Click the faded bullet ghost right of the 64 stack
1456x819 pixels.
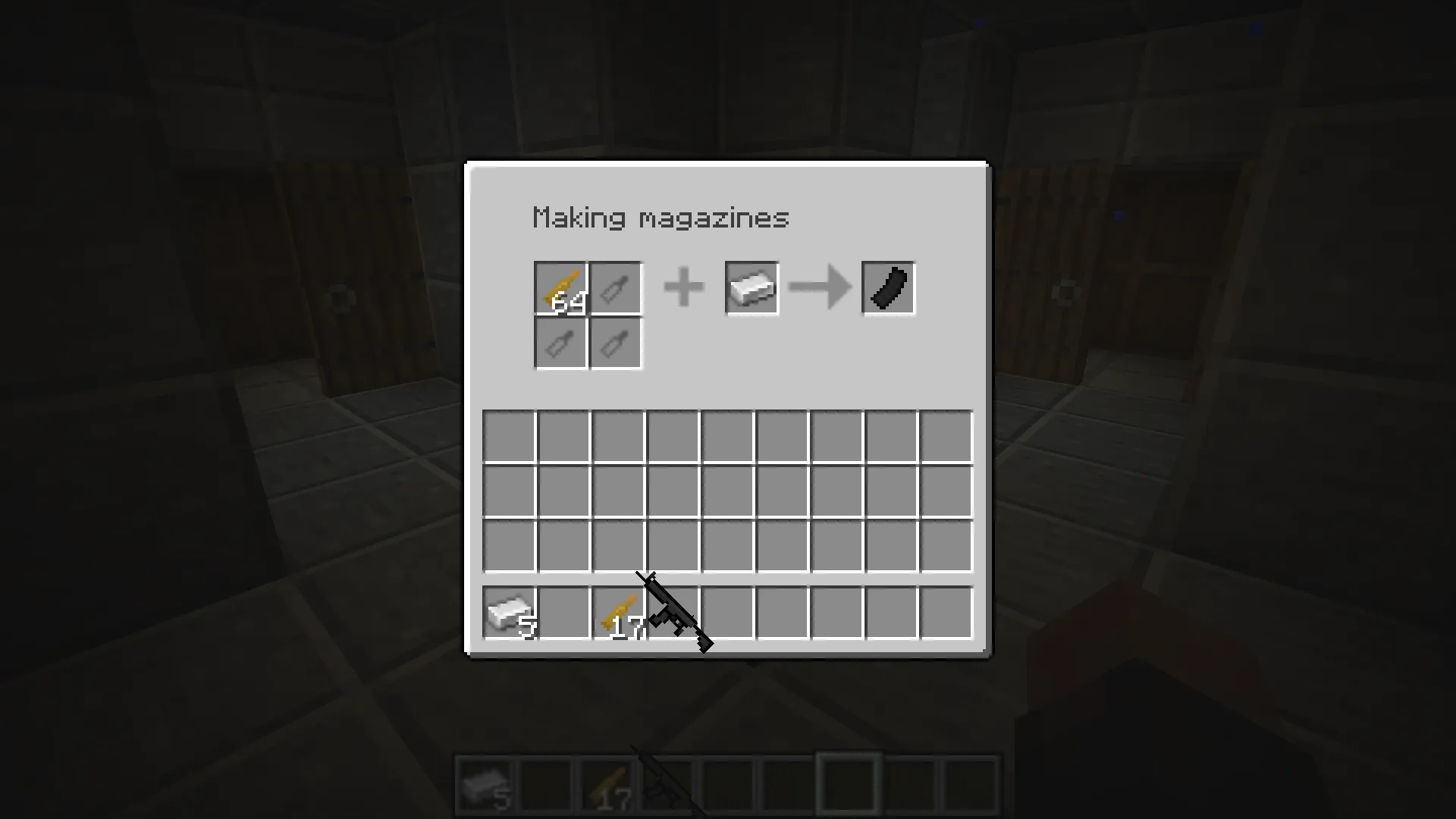[x=615, y=288]
